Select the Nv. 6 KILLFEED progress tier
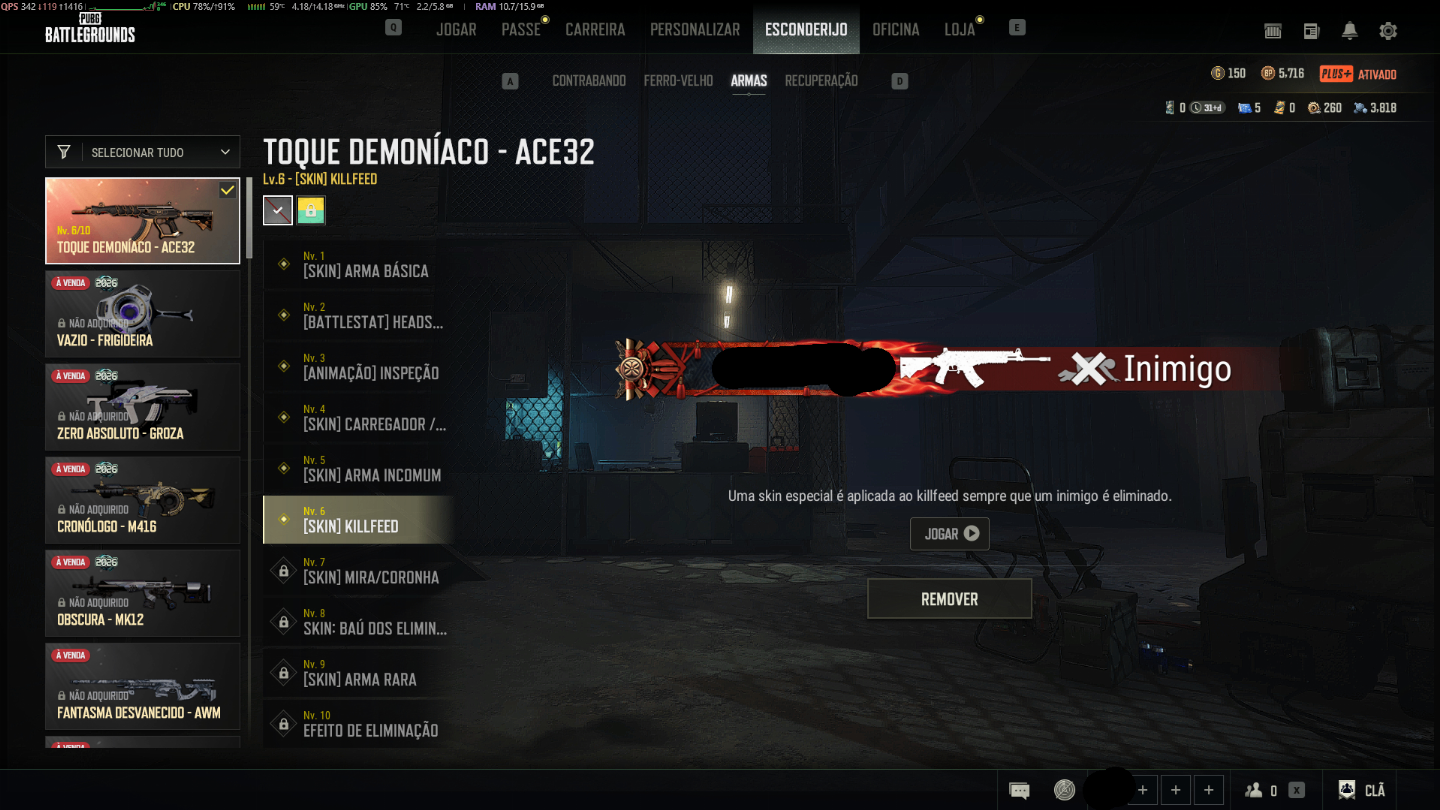Image resolution: width=1440 pixels, height=810 pixels. coord(360,519)
